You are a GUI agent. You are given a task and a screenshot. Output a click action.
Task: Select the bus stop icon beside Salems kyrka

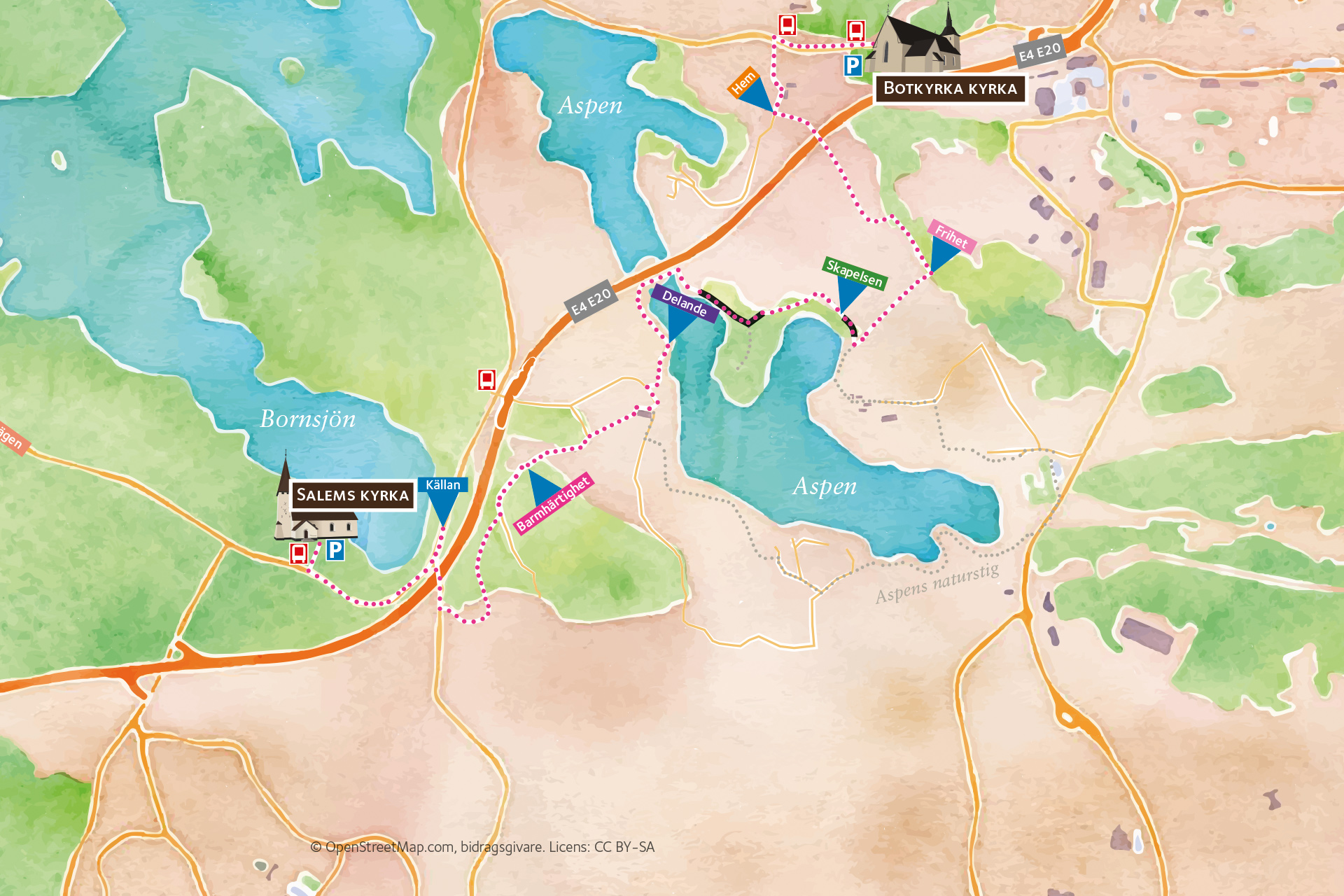click(x=299, y=554)
